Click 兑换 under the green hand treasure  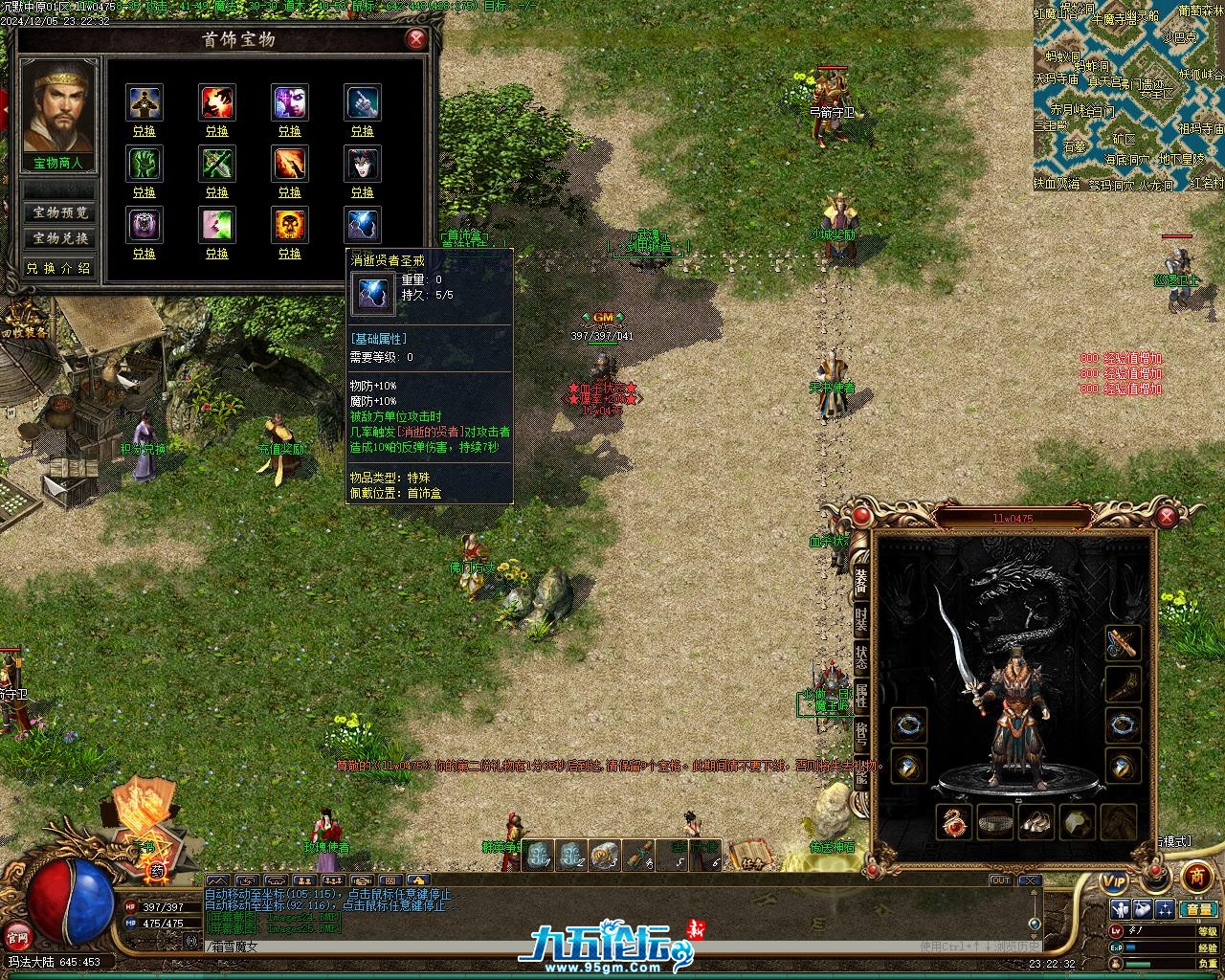(x=145, y=192)
